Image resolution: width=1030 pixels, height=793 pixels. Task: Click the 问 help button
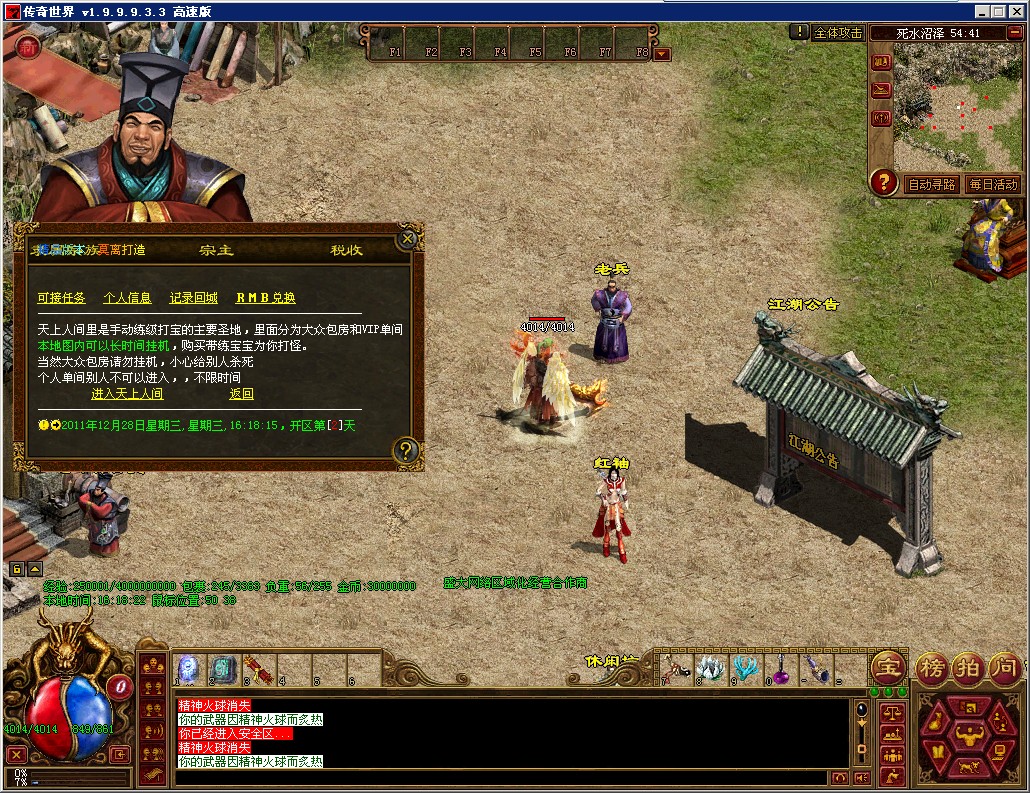tap(1004, 668)
